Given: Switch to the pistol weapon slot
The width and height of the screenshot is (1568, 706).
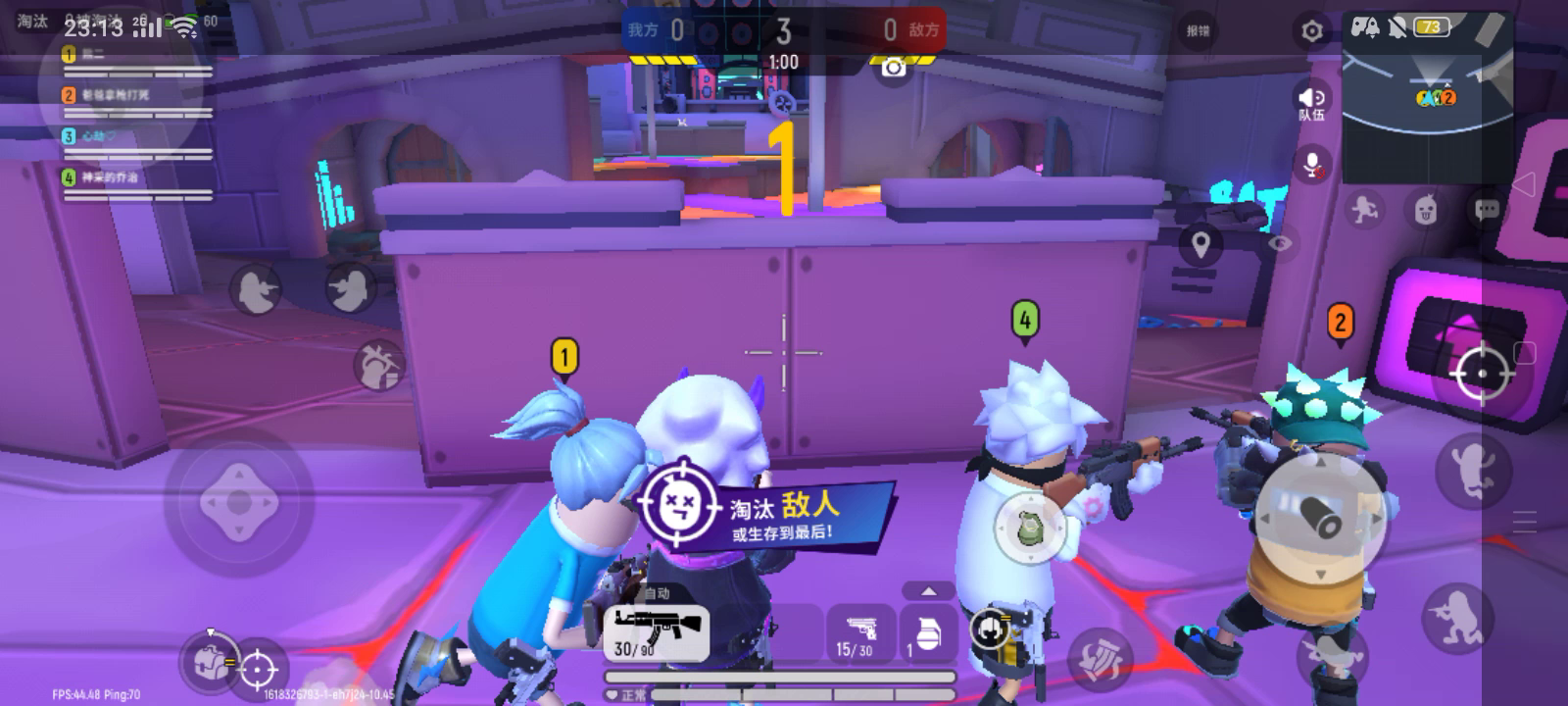Looking at the screenshot, I should tap(860, 632).
